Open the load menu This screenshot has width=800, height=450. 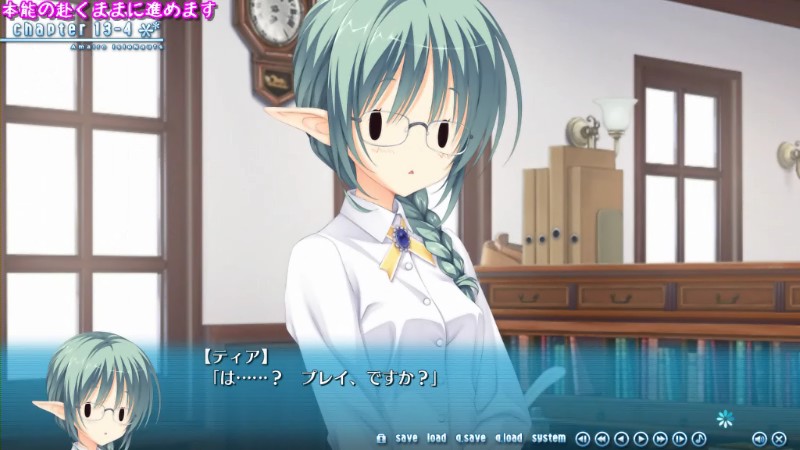tap(436, 438)
